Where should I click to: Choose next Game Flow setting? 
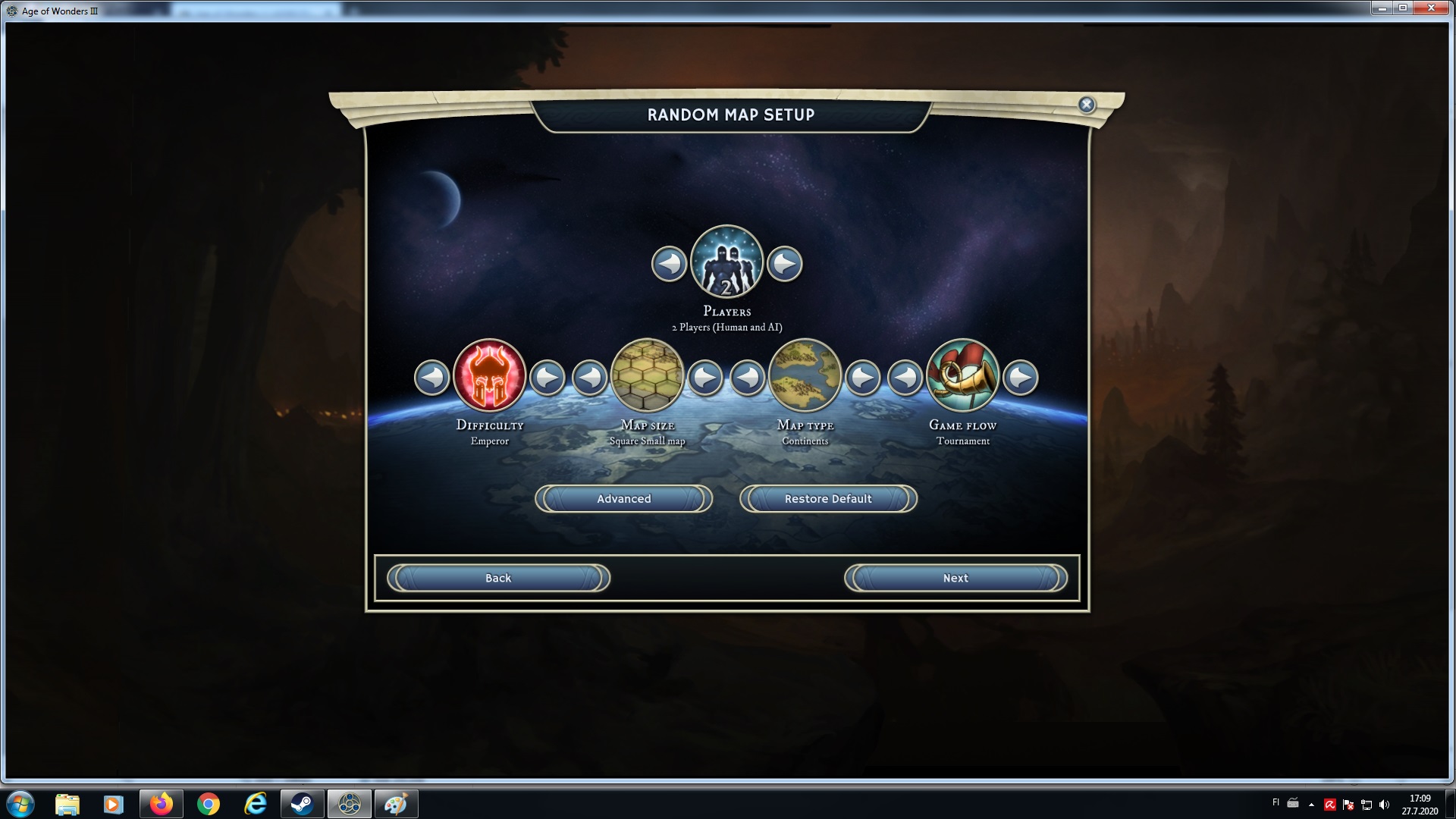point(1021,377)
